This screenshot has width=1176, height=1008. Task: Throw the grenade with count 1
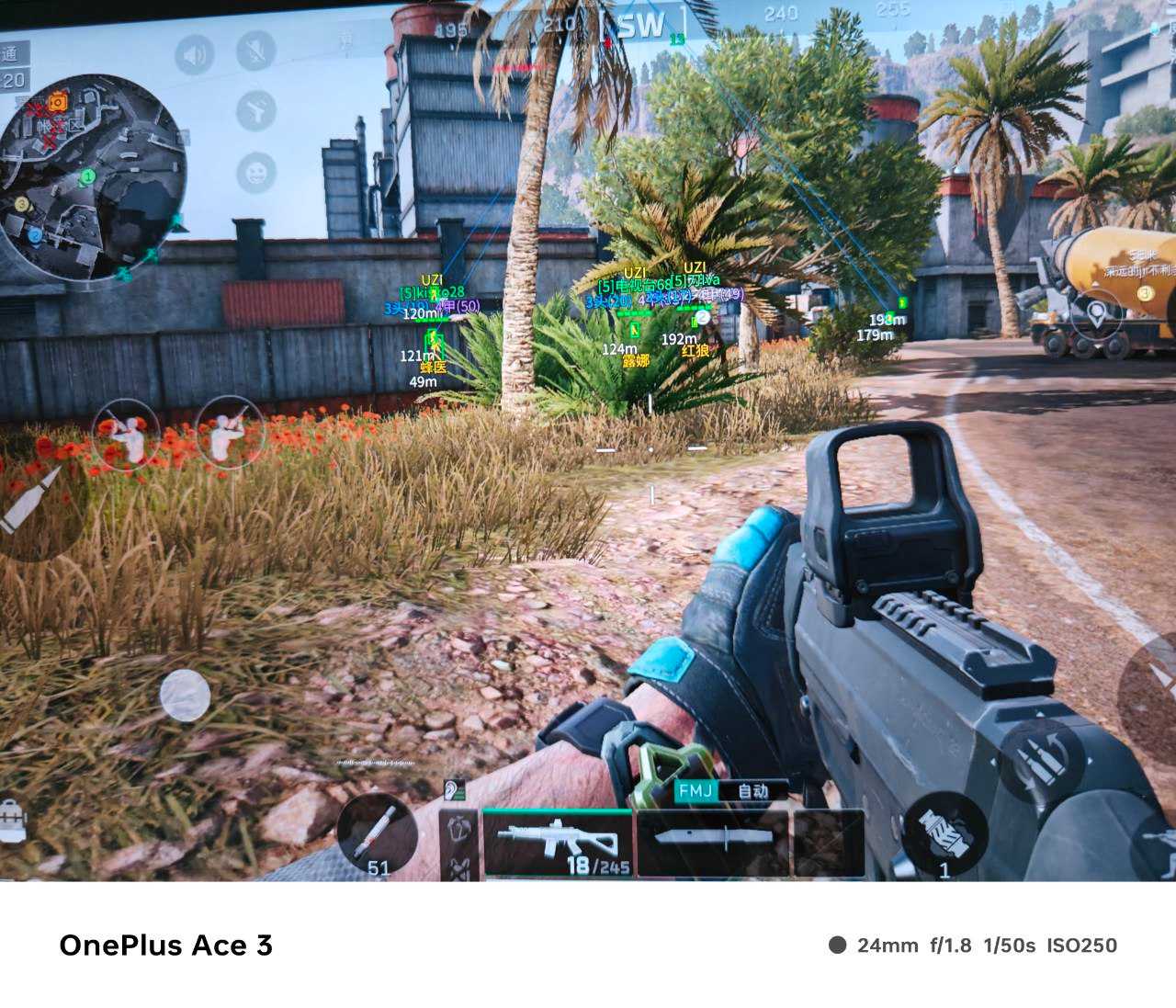[944, 832]
